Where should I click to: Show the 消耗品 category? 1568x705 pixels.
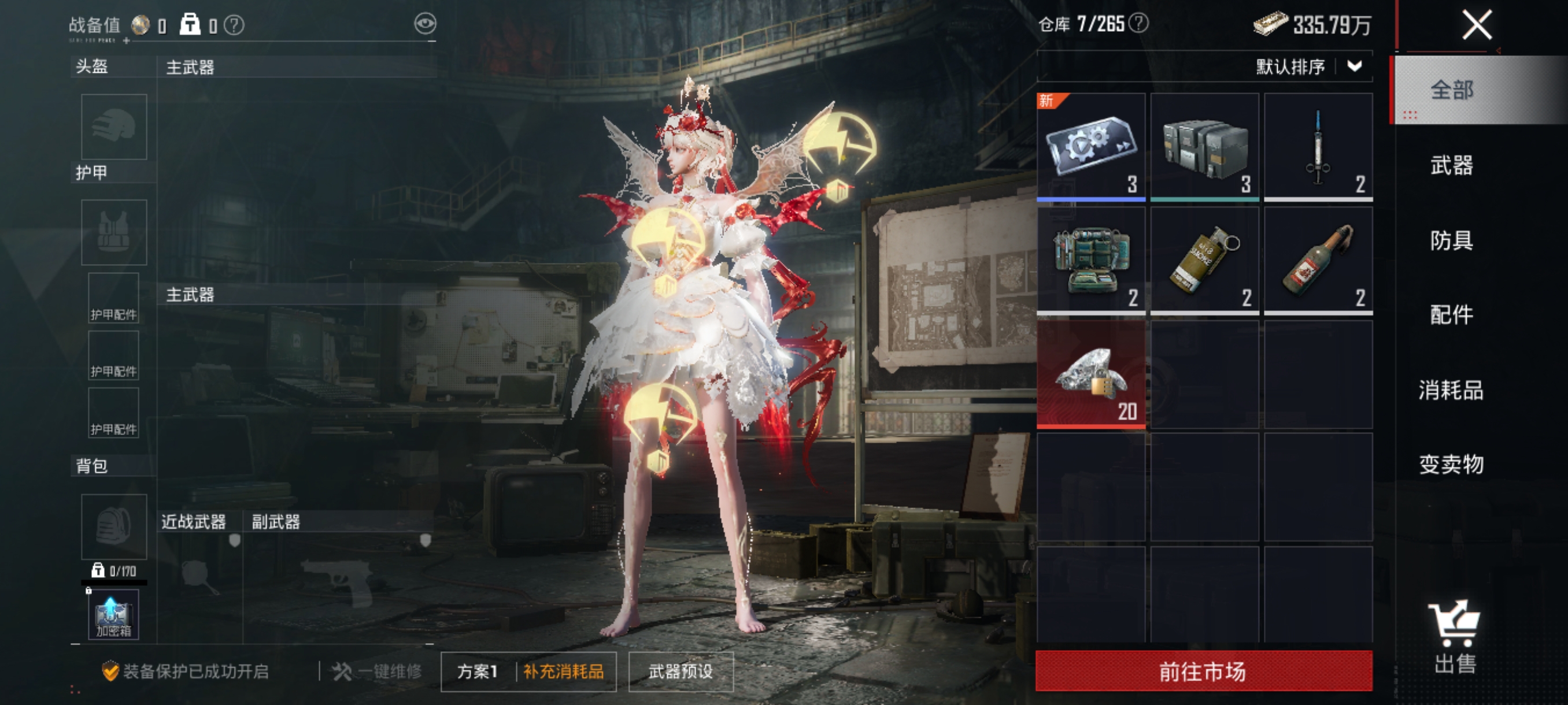1451,390
